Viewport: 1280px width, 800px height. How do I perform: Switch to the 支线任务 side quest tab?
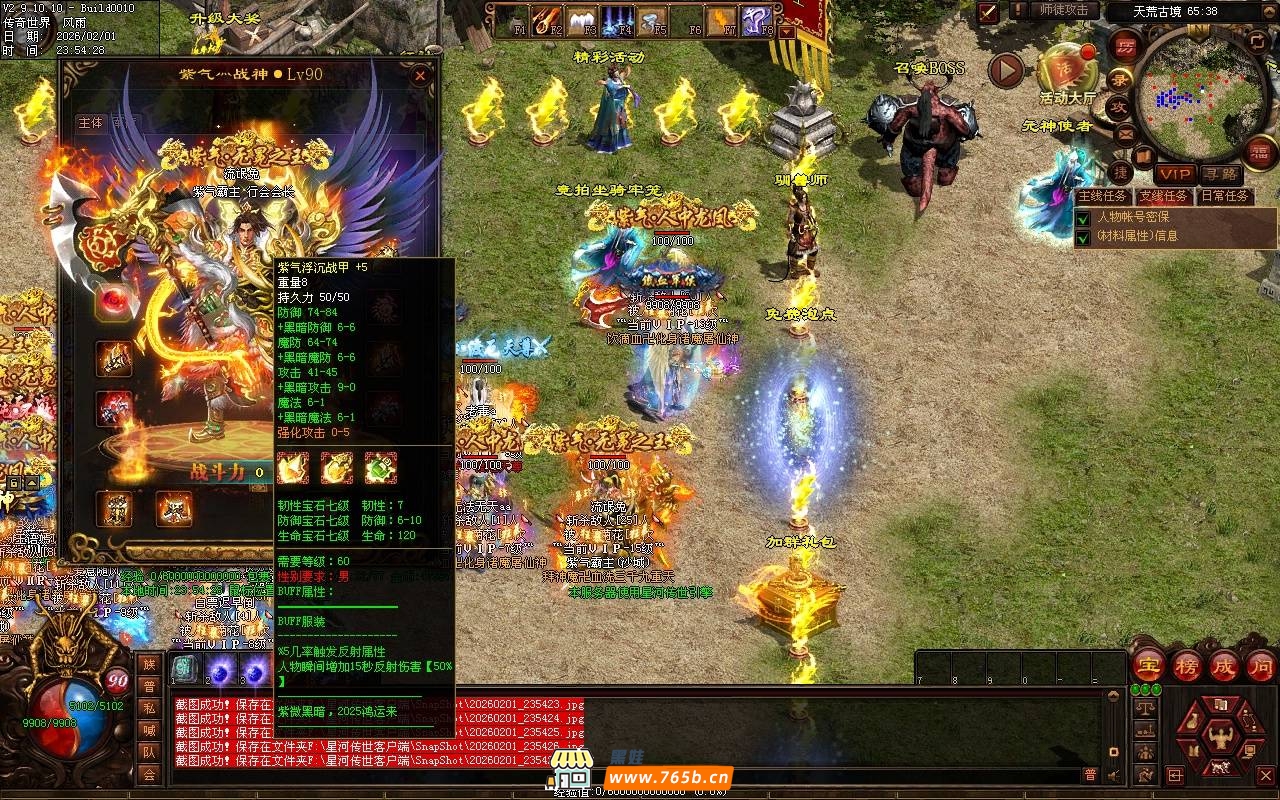[1163, 196]
